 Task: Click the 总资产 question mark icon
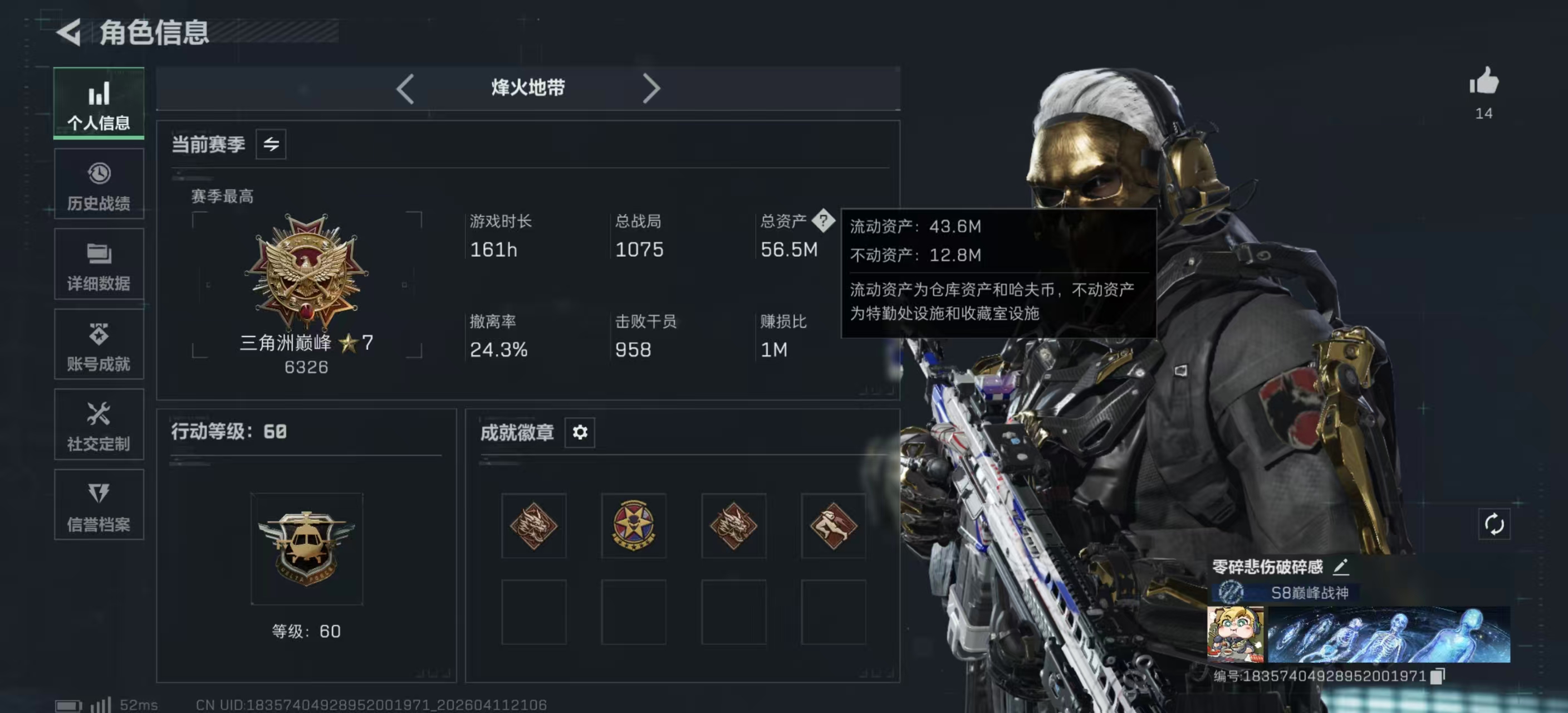(x=823, y=221)
